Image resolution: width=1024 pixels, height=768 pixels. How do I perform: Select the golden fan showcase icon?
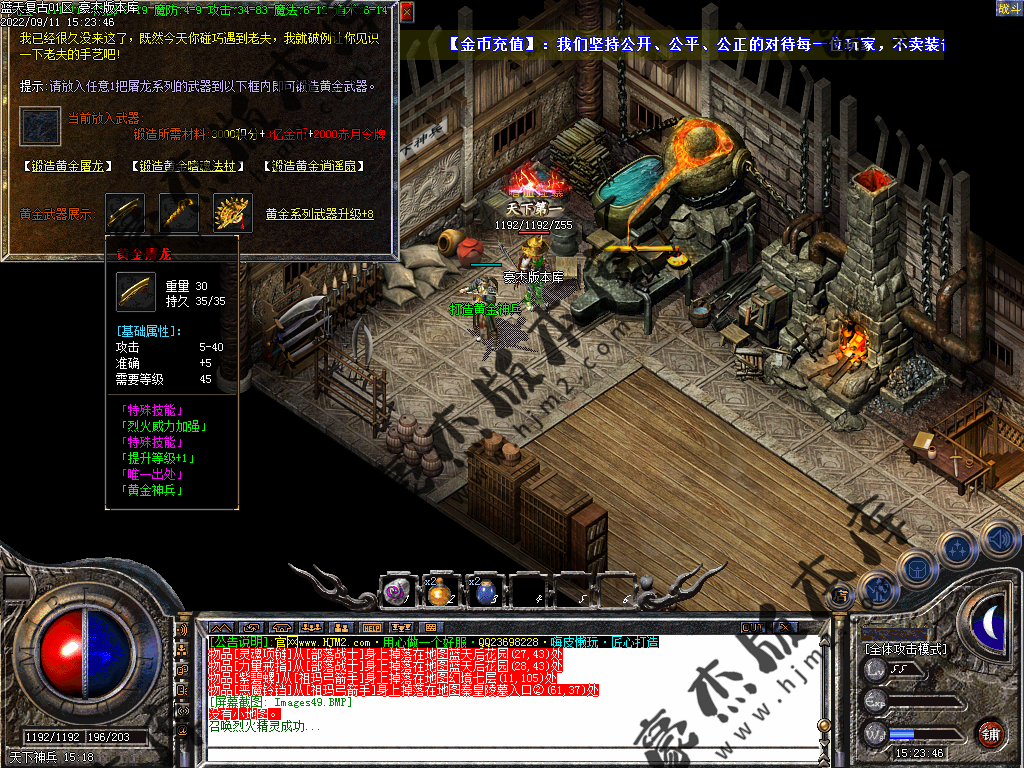click(232, 212)
